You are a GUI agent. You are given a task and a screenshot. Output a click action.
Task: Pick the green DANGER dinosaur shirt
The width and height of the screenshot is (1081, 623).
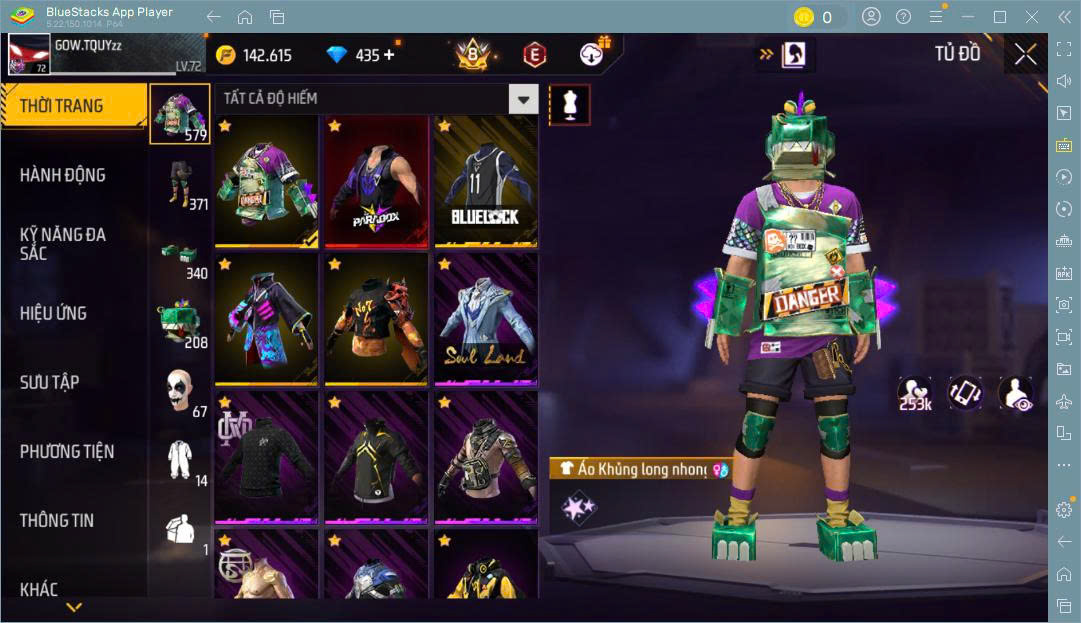point(267,181)
